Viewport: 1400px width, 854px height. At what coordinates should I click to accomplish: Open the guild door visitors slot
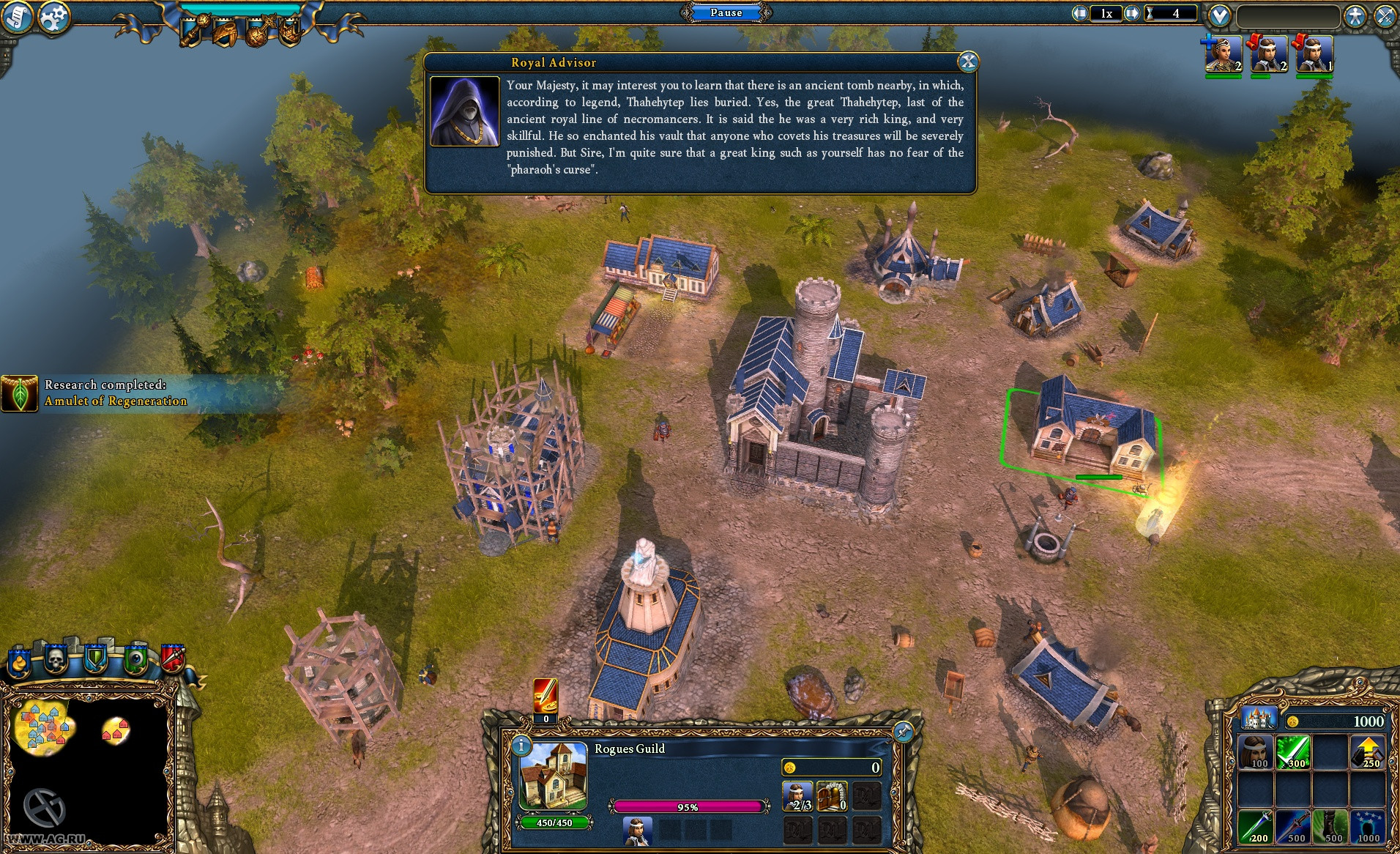click(x=833, y=797)
